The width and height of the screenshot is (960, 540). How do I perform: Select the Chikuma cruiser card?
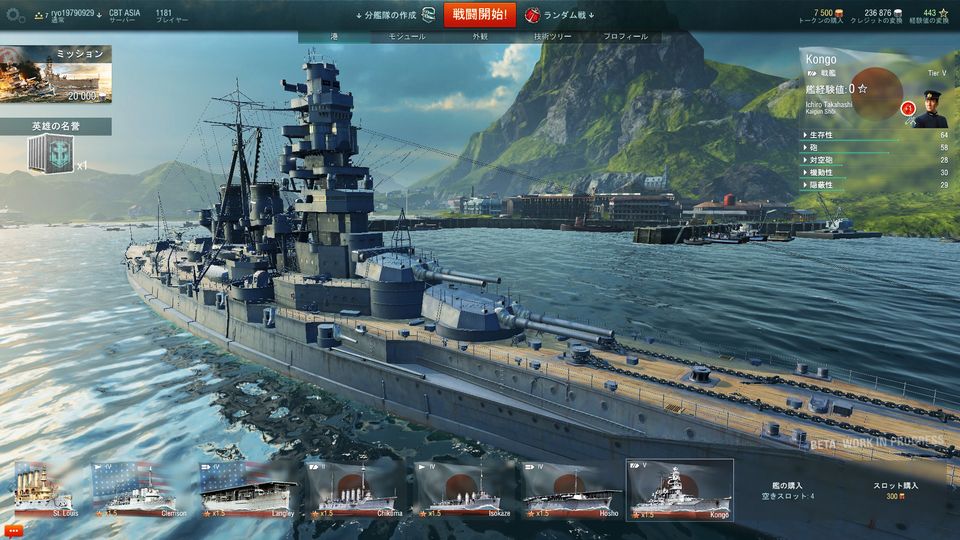pos(355,490)
